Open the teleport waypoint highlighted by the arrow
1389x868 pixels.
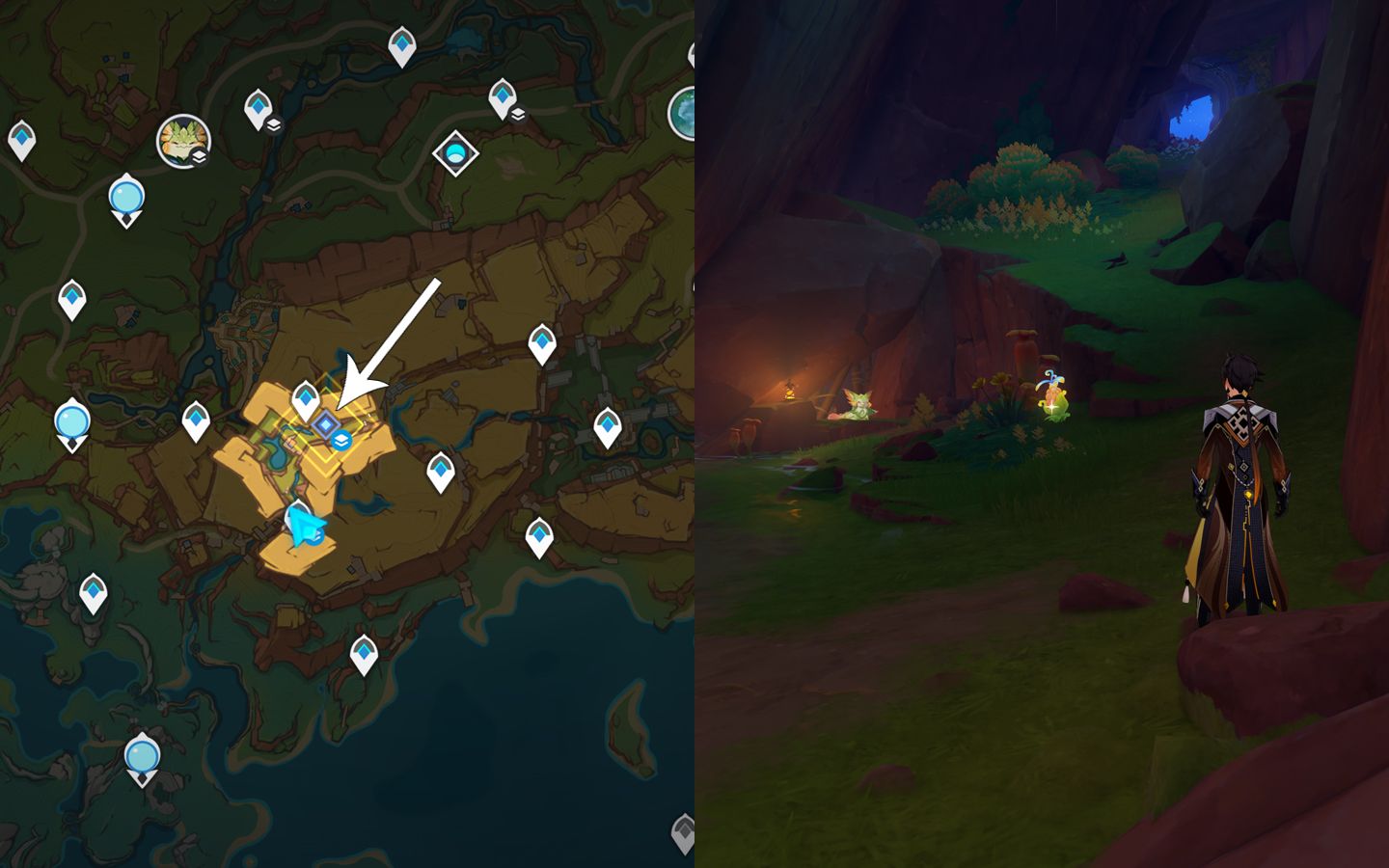325,422
